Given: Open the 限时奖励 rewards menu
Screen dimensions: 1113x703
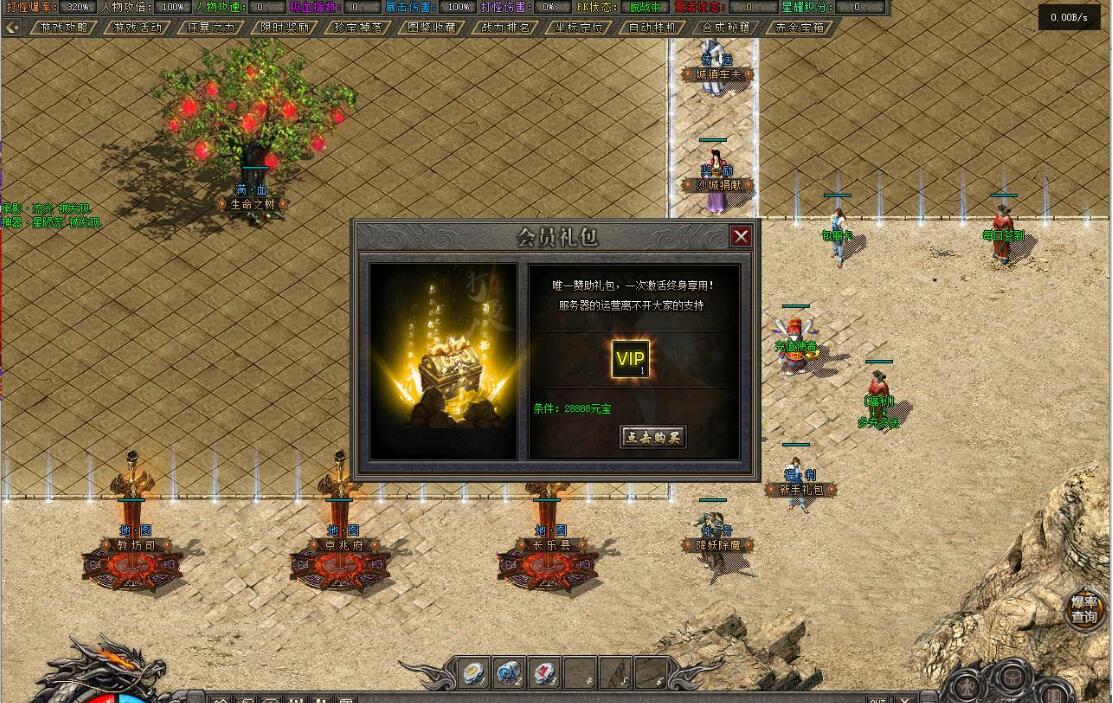Looking at the screenshot, I should [284, 27].
